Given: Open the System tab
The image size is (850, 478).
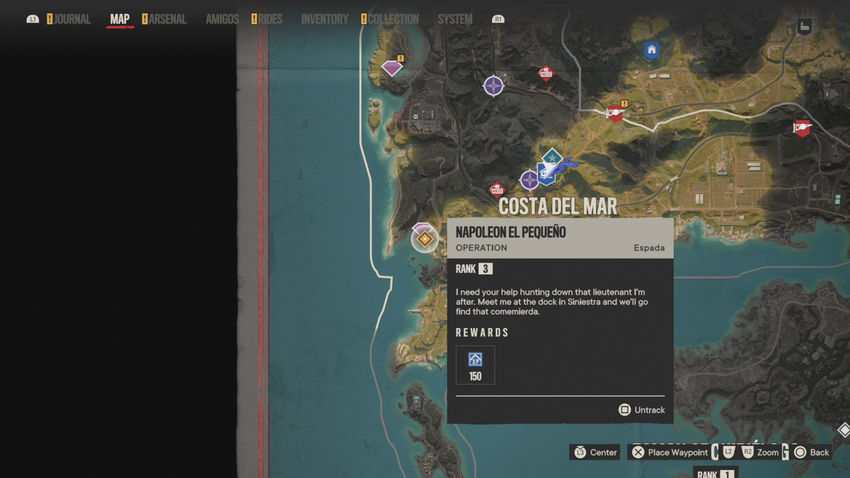Looking at the screenshot, I should tap(455, 19).
